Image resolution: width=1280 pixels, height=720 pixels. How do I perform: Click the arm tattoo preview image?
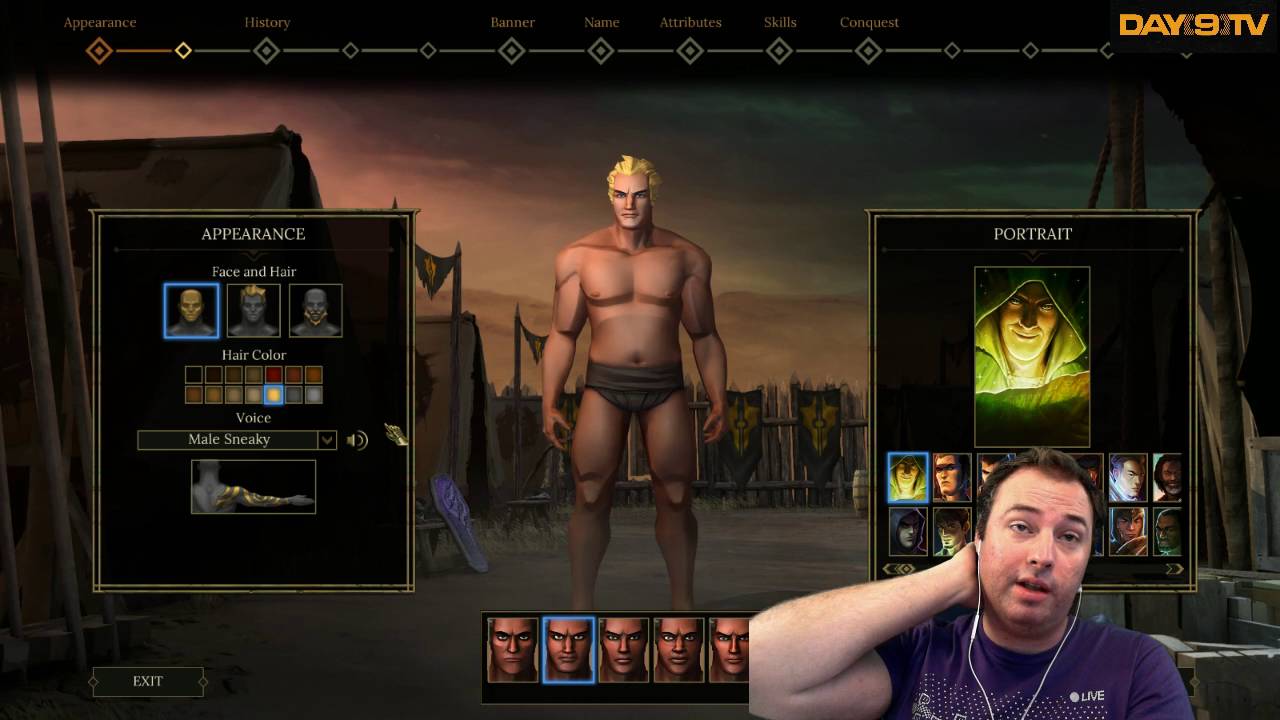(252, 486)
